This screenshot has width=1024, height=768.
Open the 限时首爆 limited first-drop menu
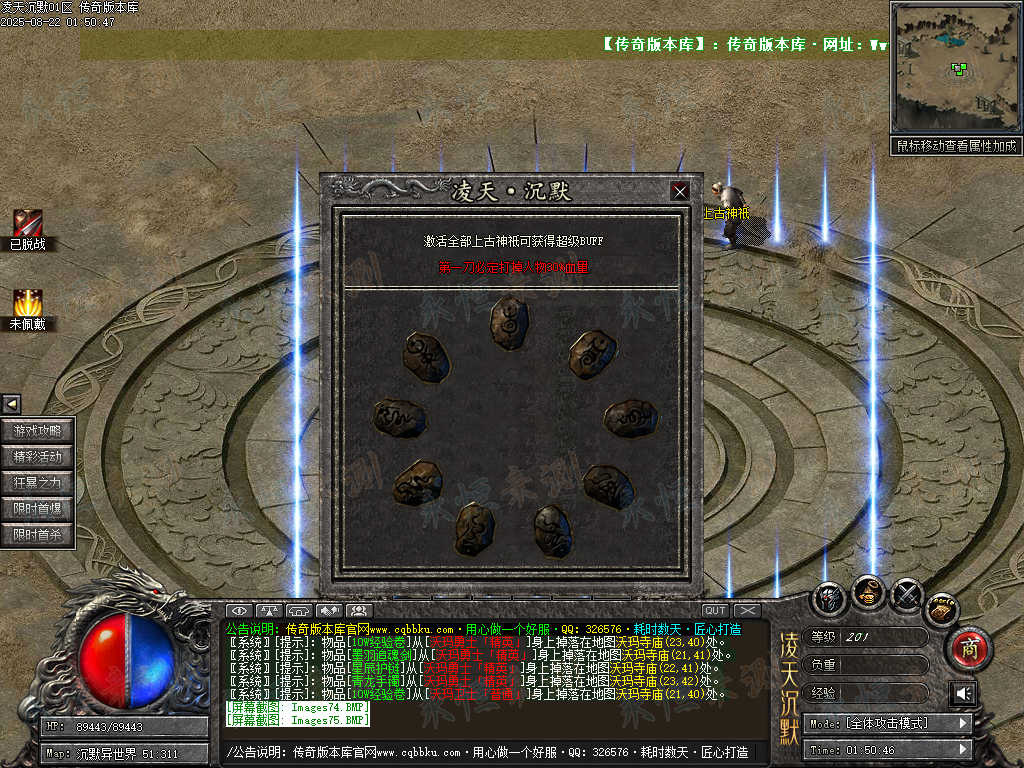38,509
